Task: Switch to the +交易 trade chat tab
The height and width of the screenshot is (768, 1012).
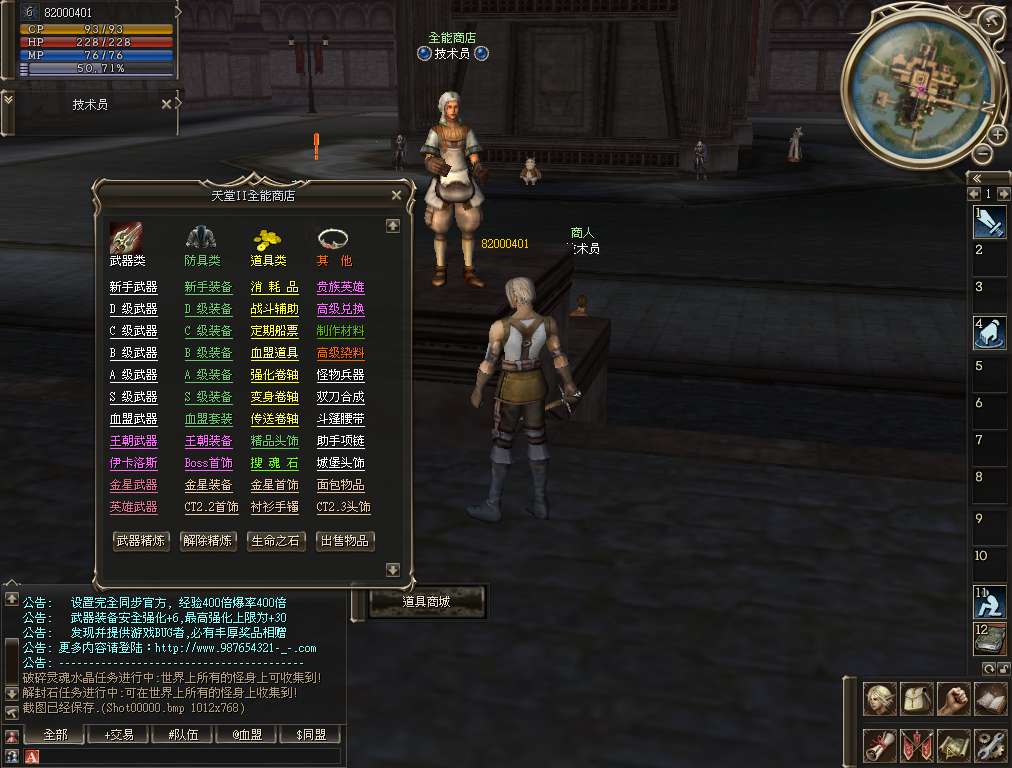Action: [x=118, y=735]
